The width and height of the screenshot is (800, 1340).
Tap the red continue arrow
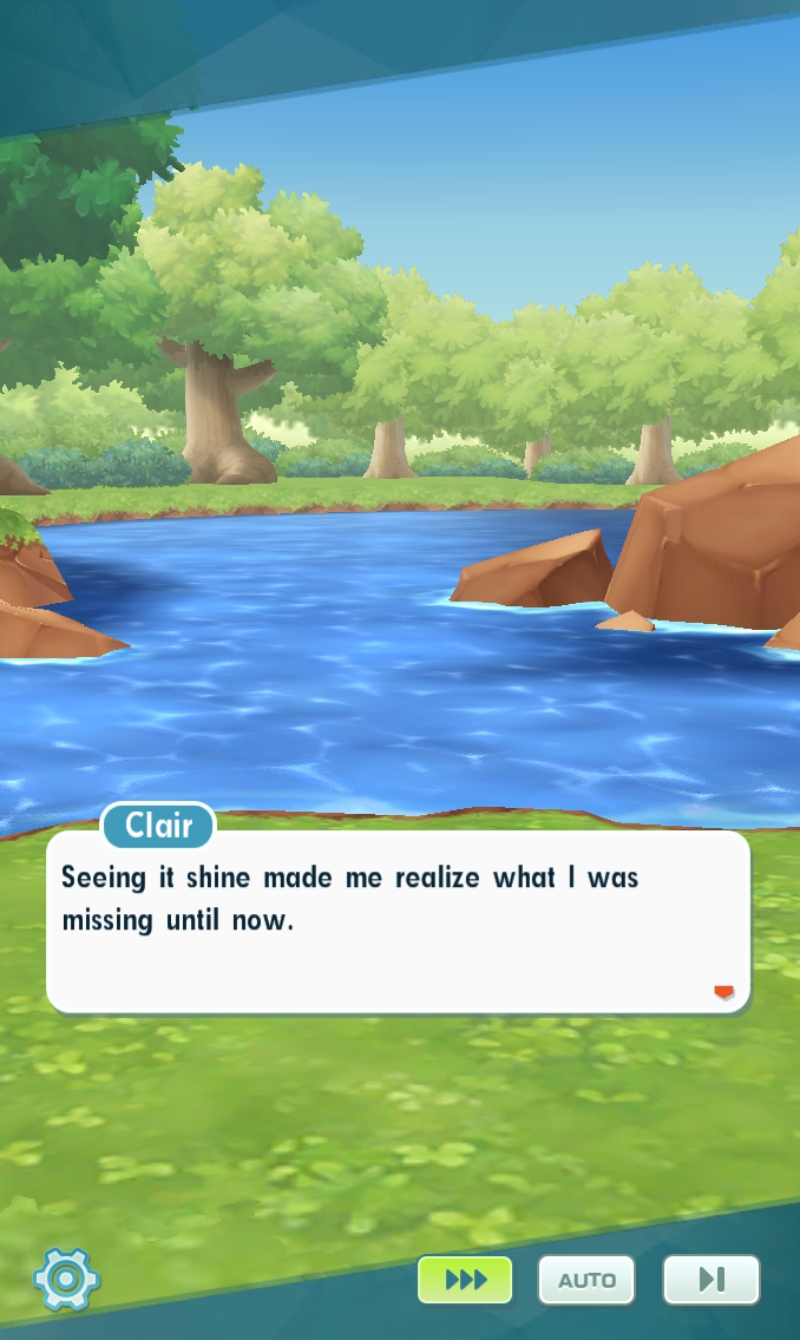click(x=724, y=992)
